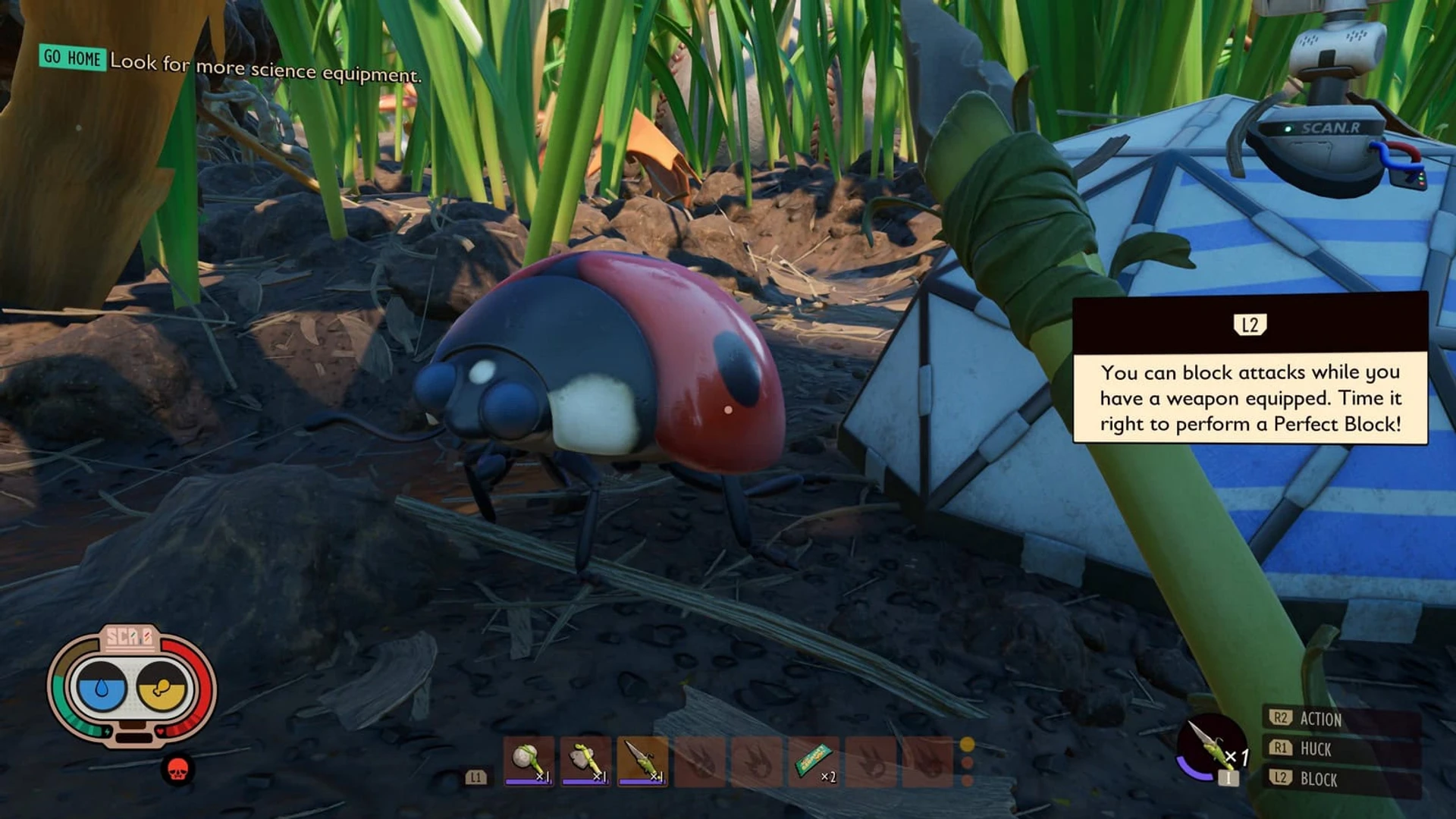Viewport: 1456px width, 819px height.
Task: Click the red skull status icon
Action: click(177, 770)
